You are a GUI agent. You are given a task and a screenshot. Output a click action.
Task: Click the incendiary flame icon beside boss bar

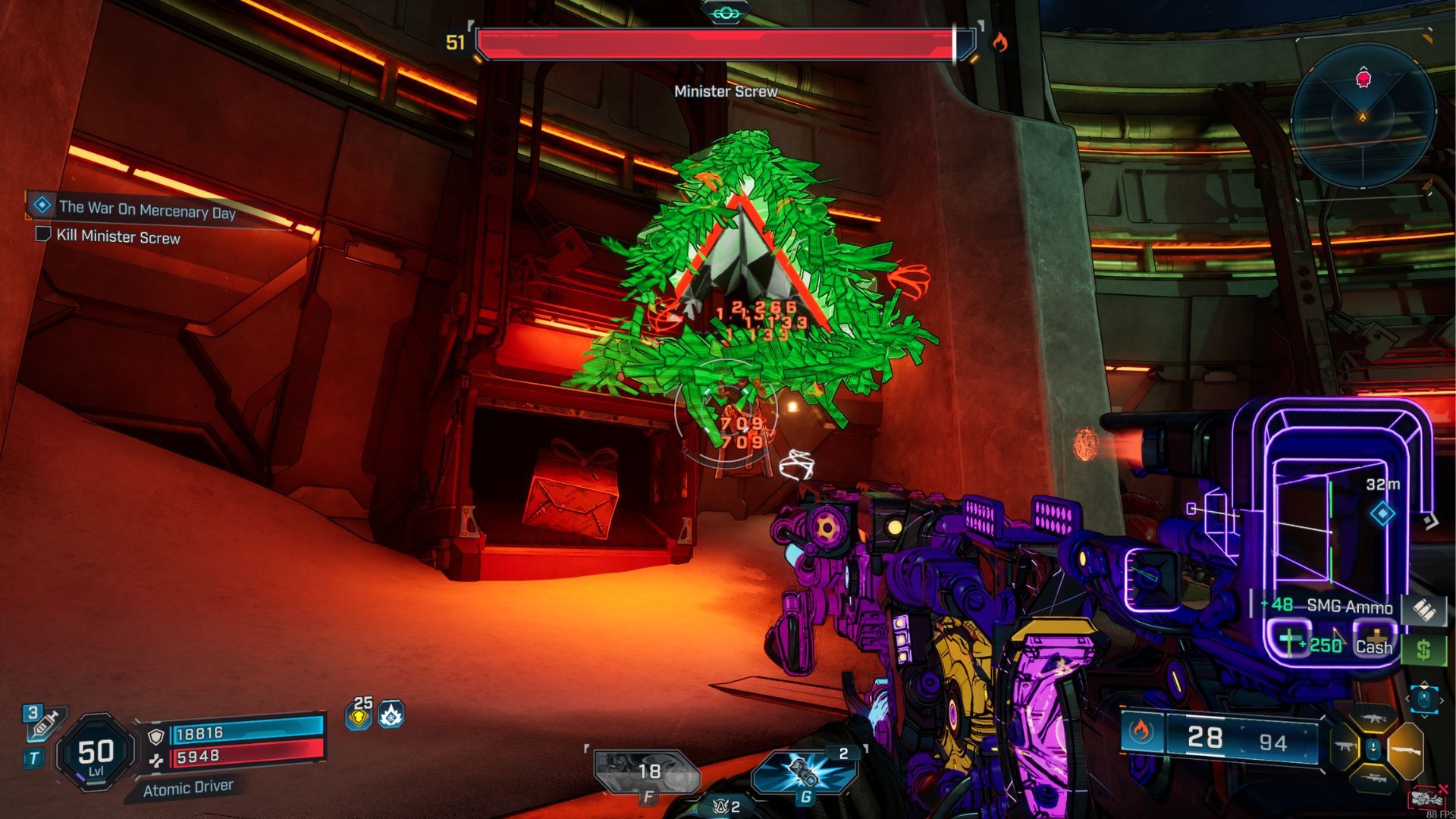coord(1000,42)
